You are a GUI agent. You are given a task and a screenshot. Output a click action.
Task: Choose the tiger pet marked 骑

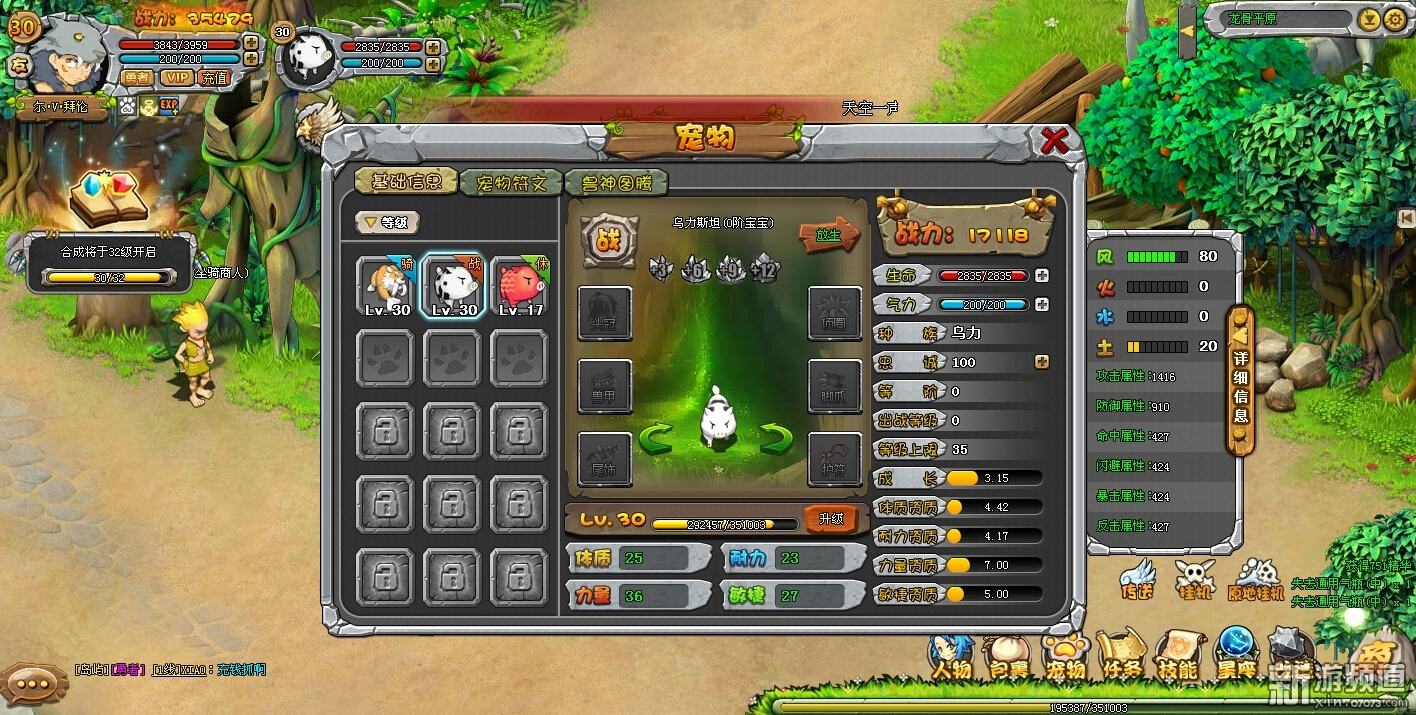[387, 286]
